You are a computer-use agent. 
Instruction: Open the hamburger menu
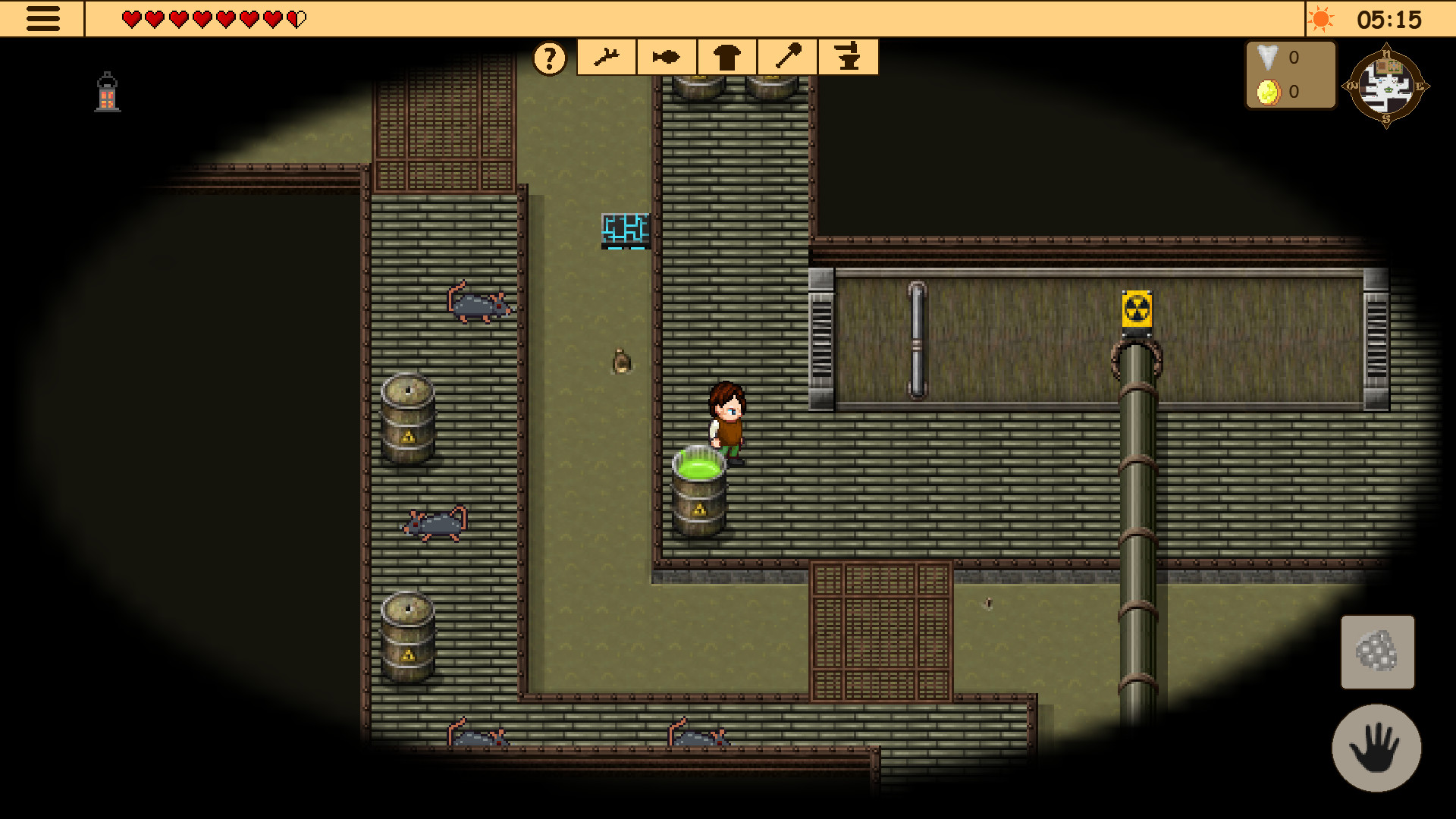coord(43,18)
